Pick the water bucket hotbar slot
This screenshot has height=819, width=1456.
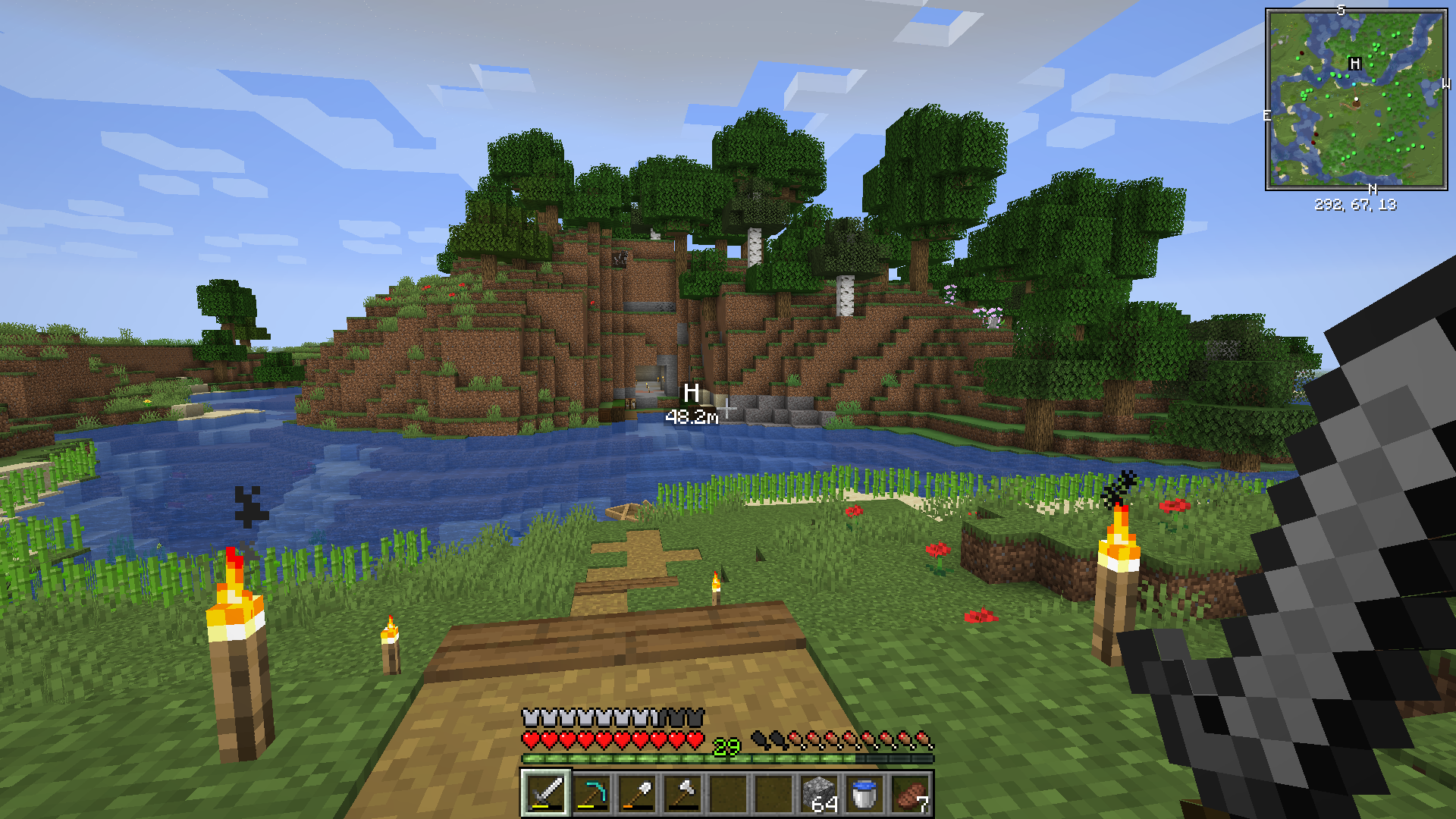tap(864, 793)
